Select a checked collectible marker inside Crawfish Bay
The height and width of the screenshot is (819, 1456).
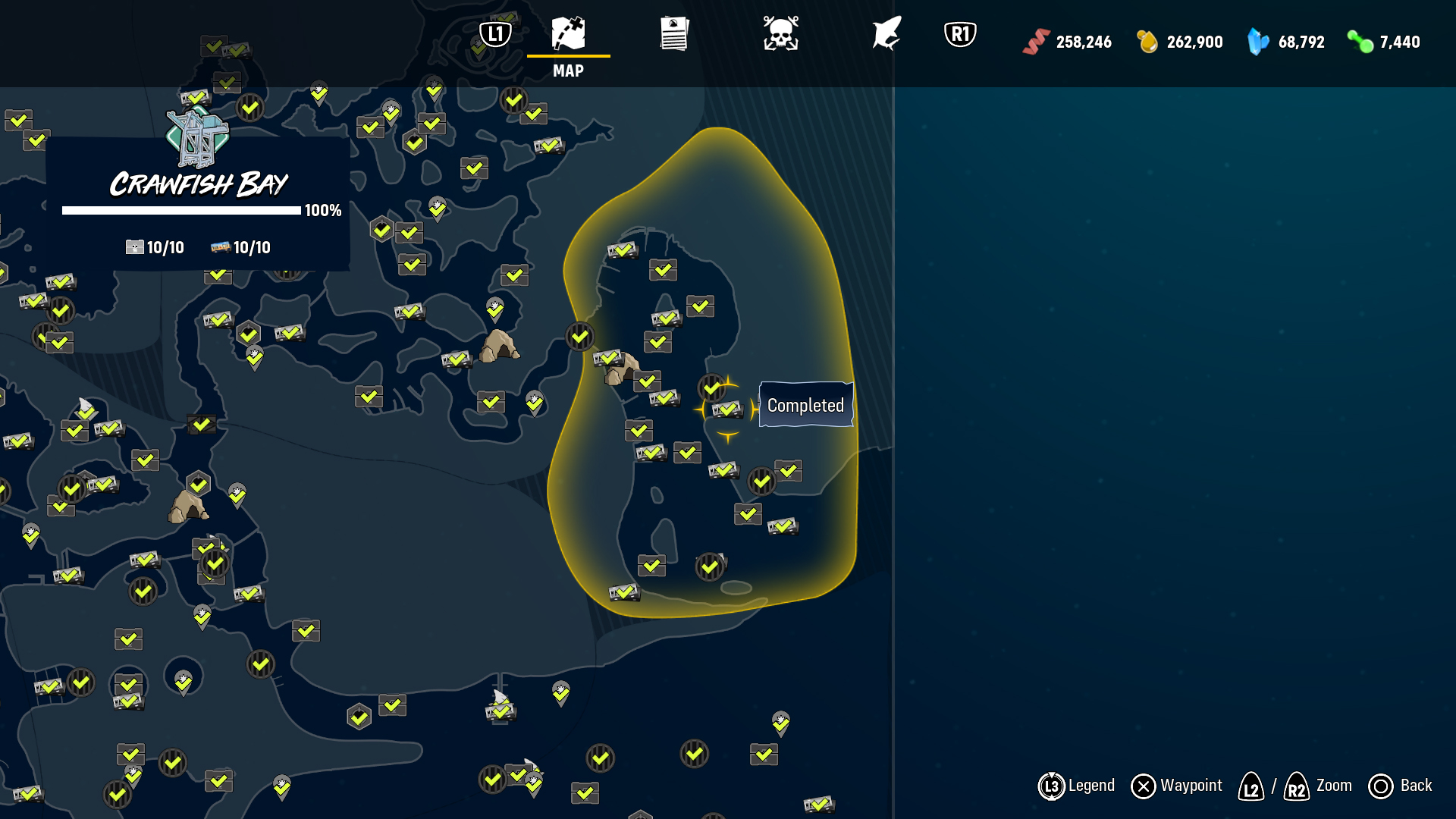click(699, 307)
